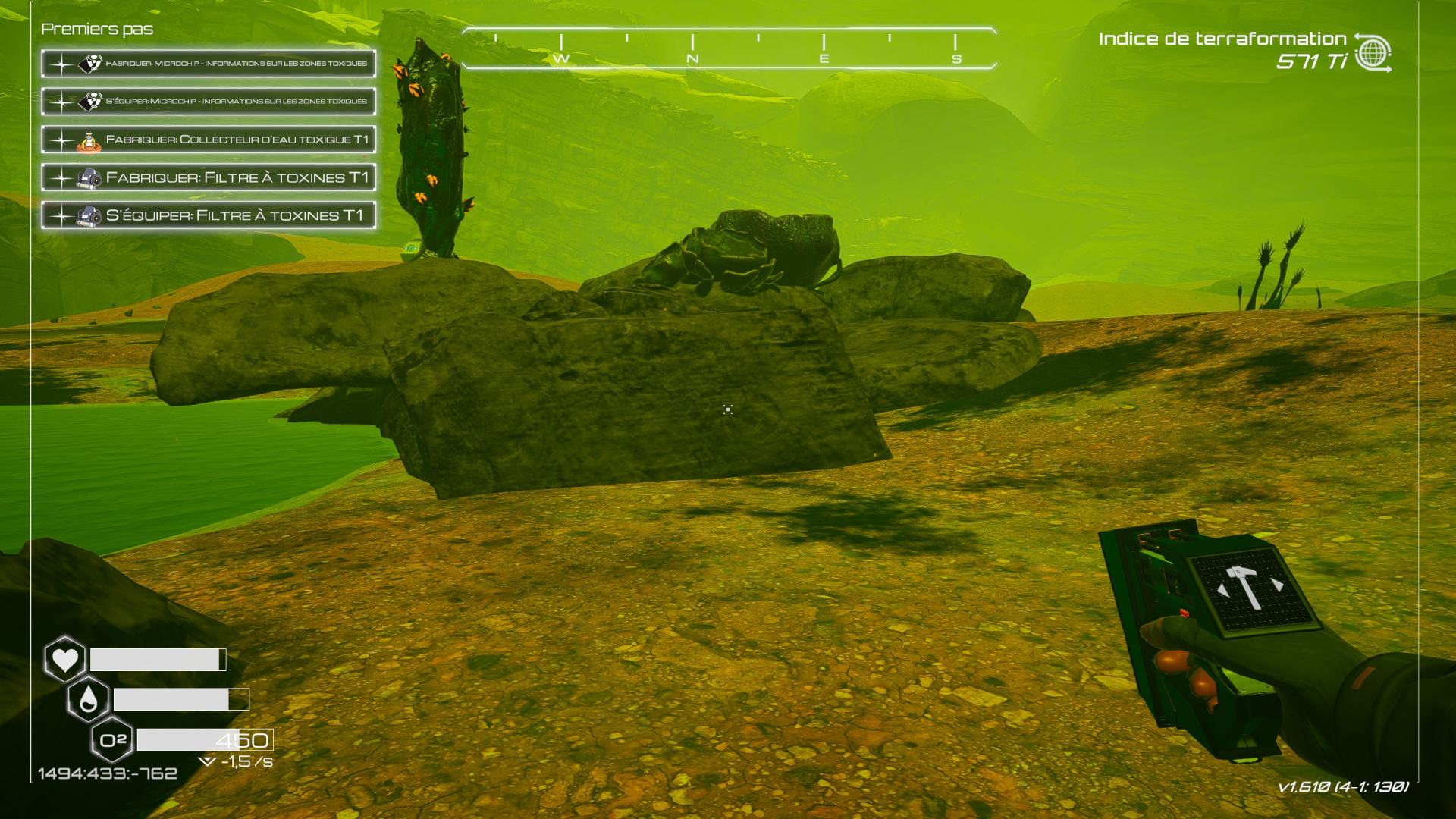1456x819 pixels.
Task: Open the Fabriquer Collecteur d'eau toxique T1 objective
Action: (x=209, y=140)
